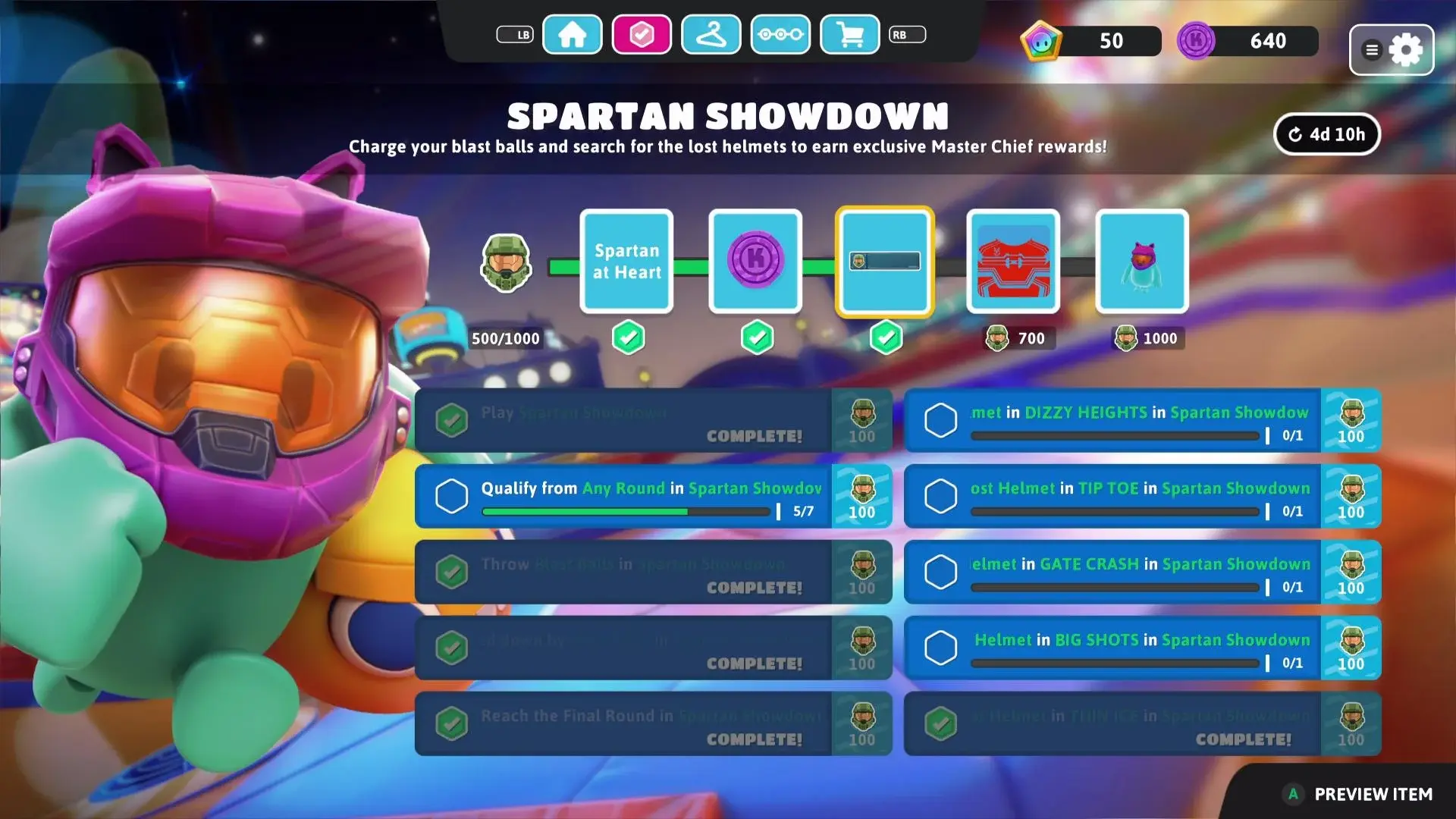
Task: Open the settings gear menu
Action: coord(1392,50)
